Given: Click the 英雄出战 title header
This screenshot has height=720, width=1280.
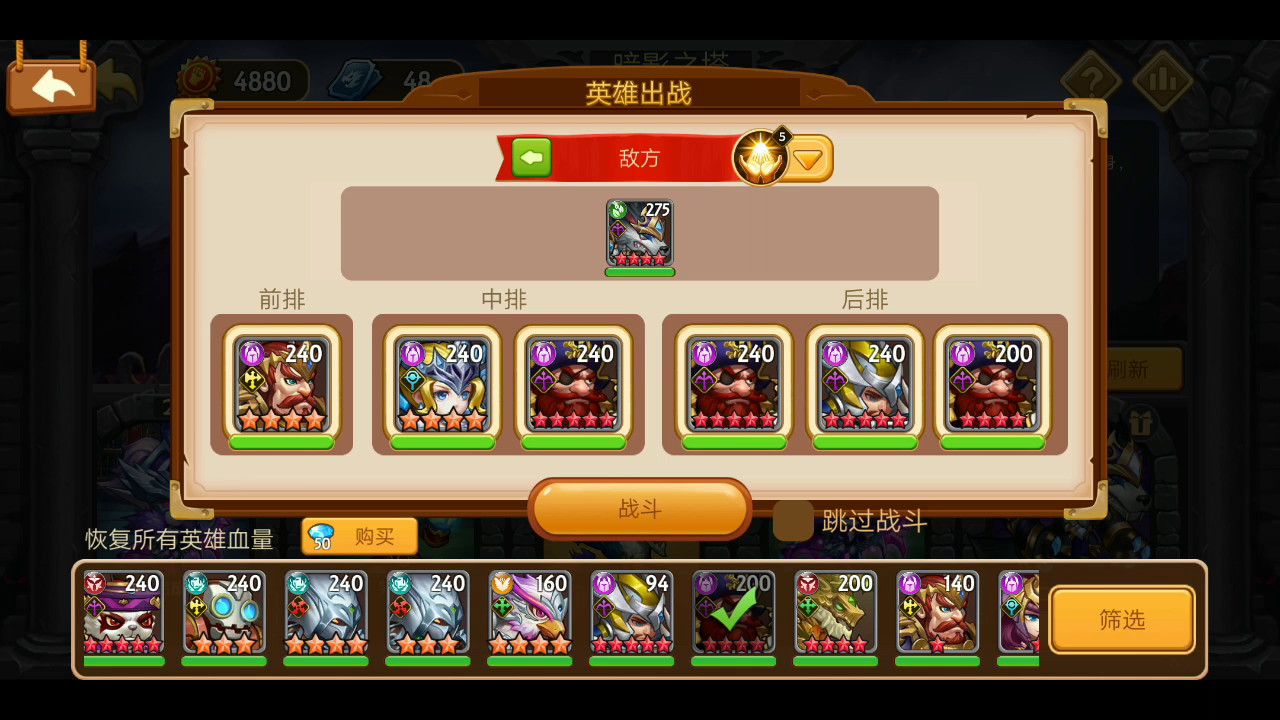Looking at the screenshot, I should click(639, 93).
